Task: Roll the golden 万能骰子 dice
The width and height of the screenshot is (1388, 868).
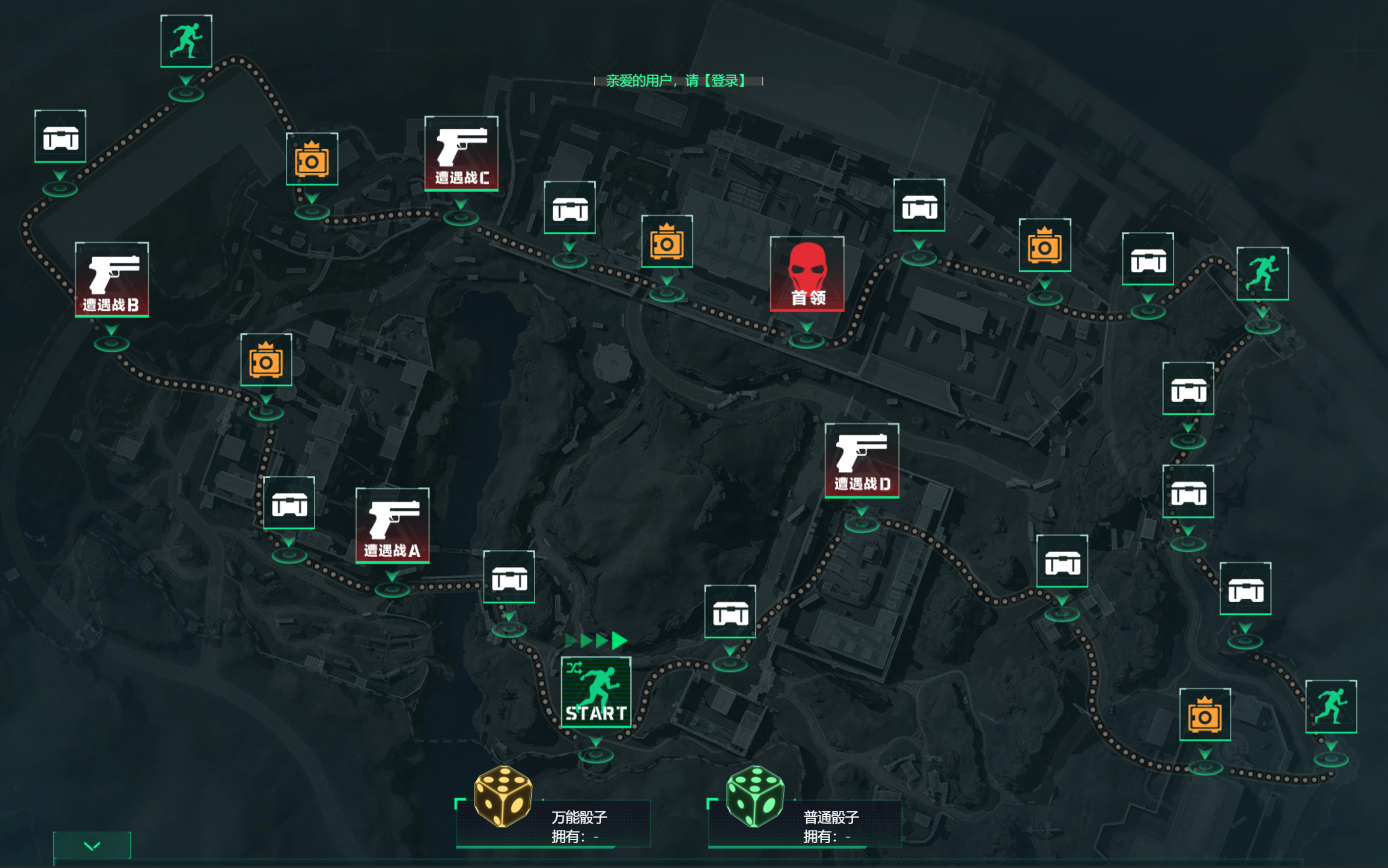Action: click(503, 797)
